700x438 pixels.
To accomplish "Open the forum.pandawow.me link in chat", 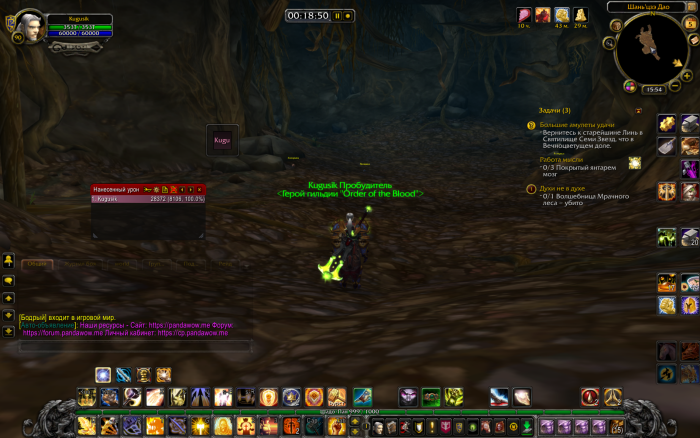I will (64, 332).
